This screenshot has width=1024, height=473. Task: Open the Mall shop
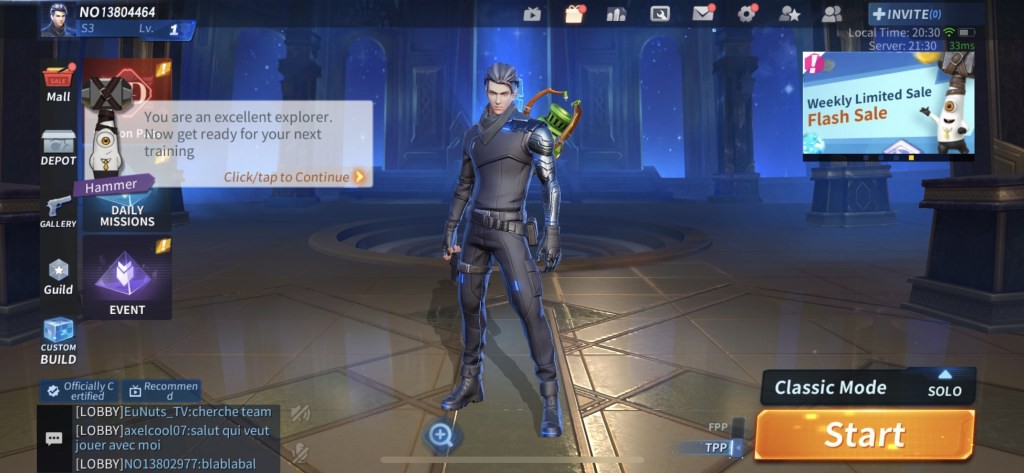(58, 84)
